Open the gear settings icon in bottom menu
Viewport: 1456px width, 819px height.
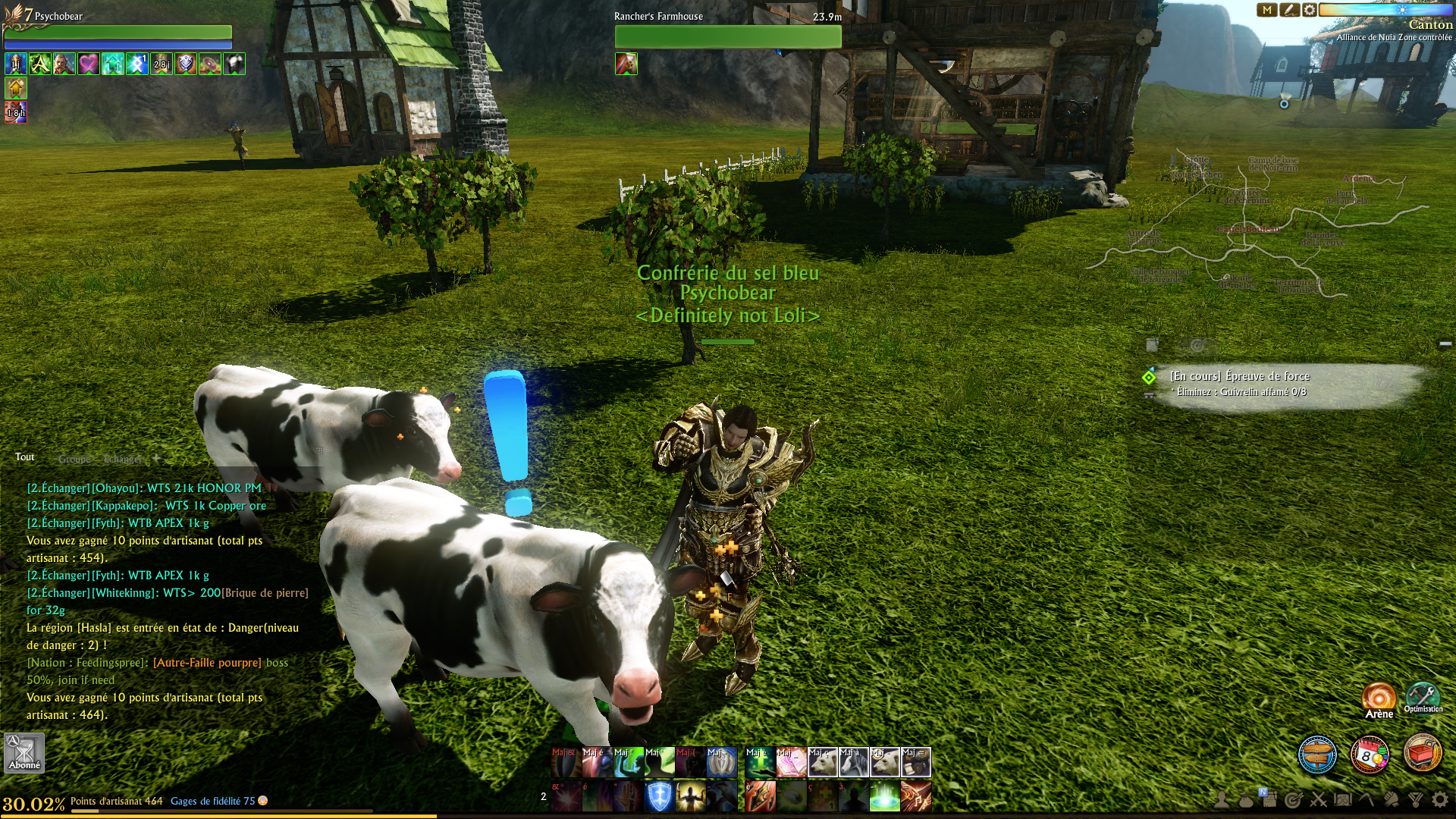pyautogui.click(x=1439, y=799)
